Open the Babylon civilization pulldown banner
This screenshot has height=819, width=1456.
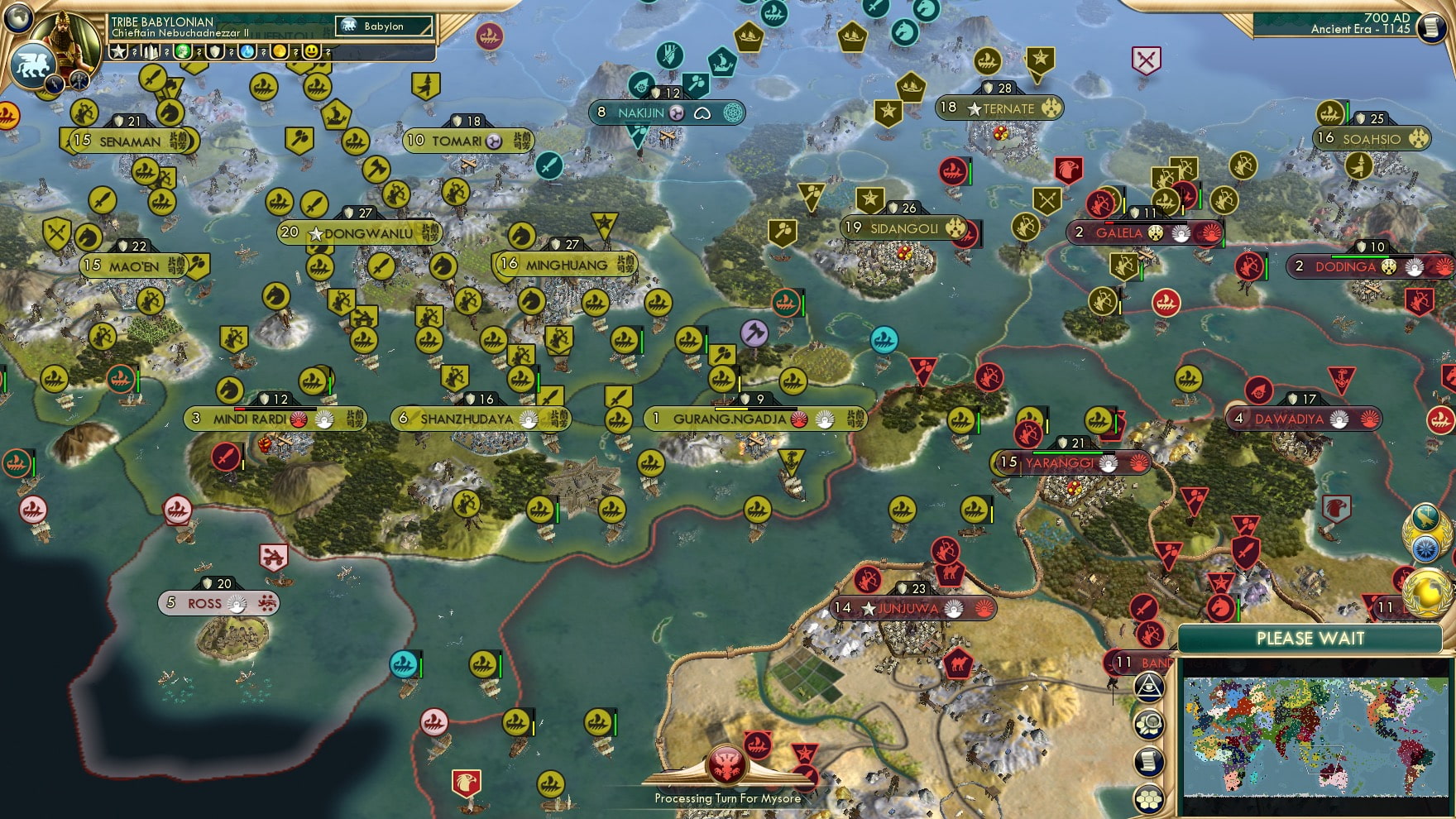[x=382, y=26]
